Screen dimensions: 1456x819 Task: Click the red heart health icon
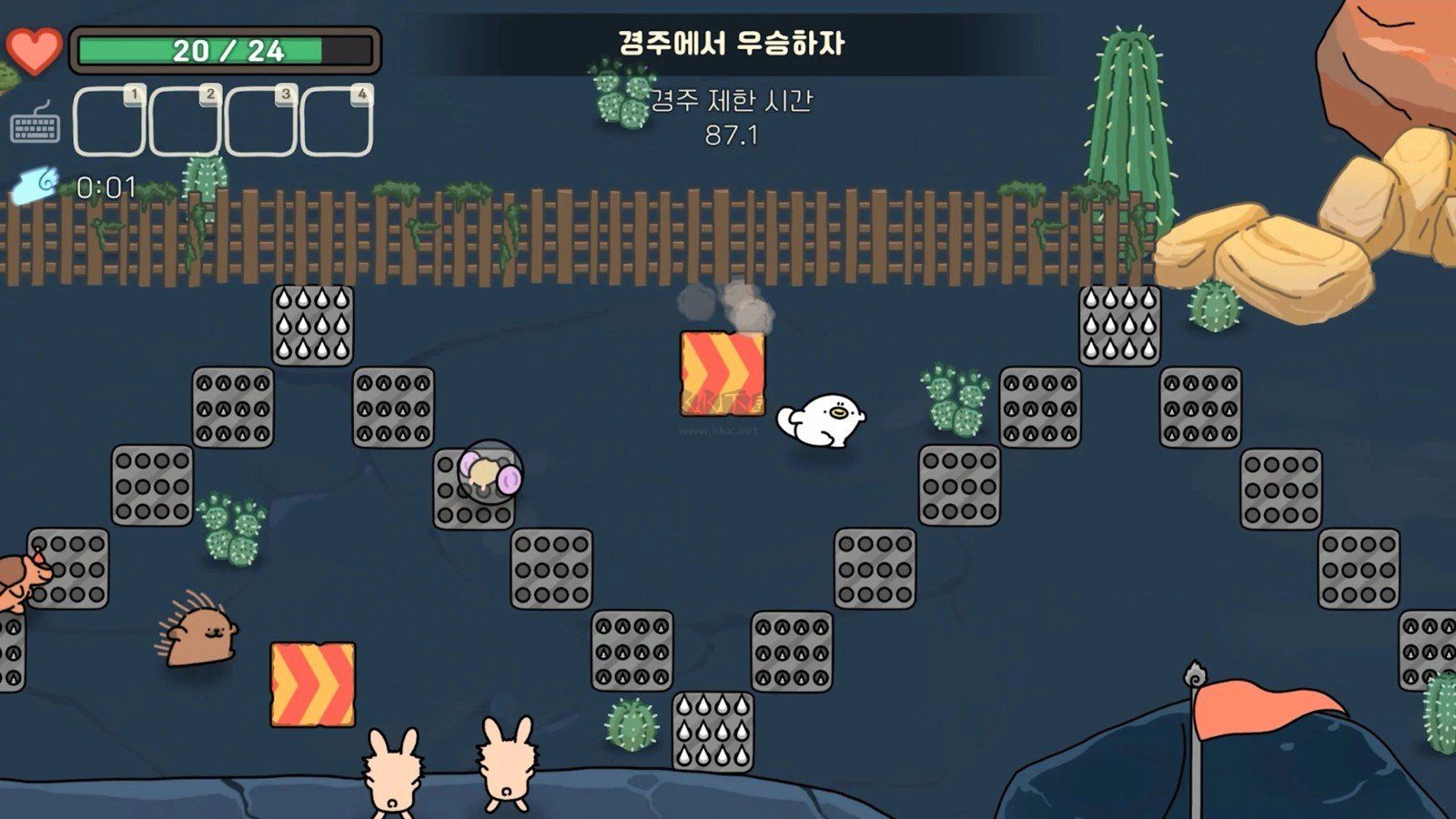pyautogui.click(x=35, y=50)
